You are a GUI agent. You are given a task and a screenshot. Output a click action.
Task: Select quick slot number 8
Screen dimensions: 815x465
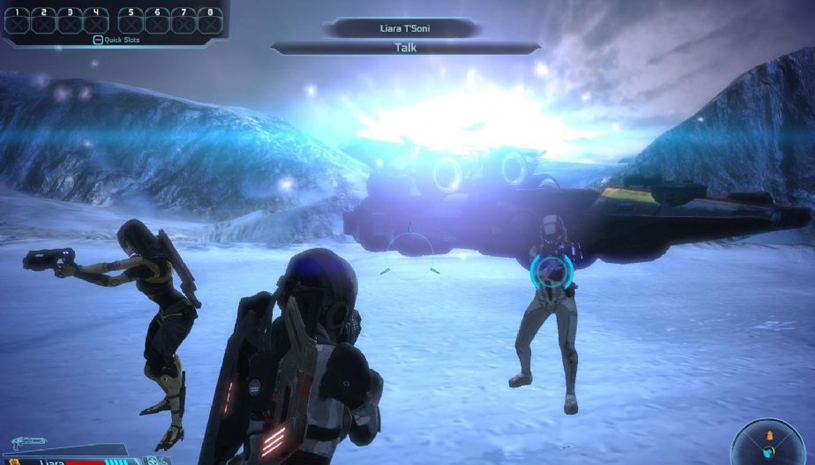pyautogui.click(x=210, y=19)
